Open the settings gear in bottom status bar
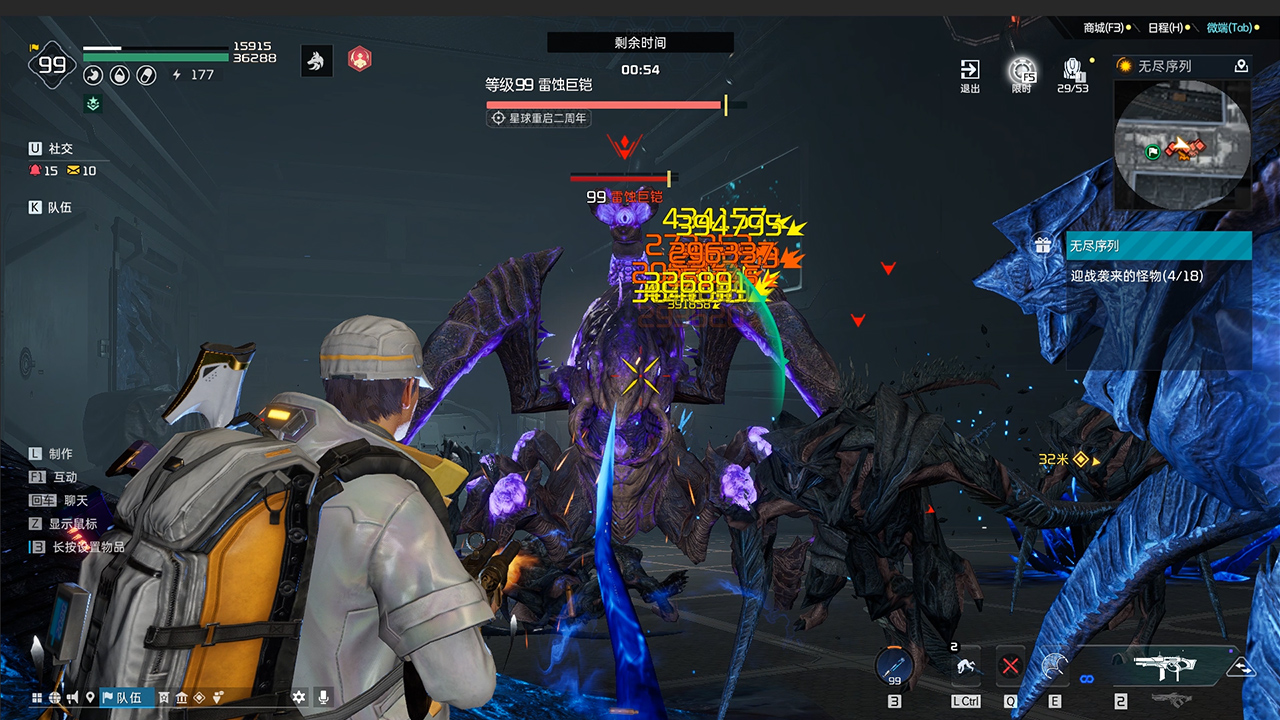 point(299,698)
